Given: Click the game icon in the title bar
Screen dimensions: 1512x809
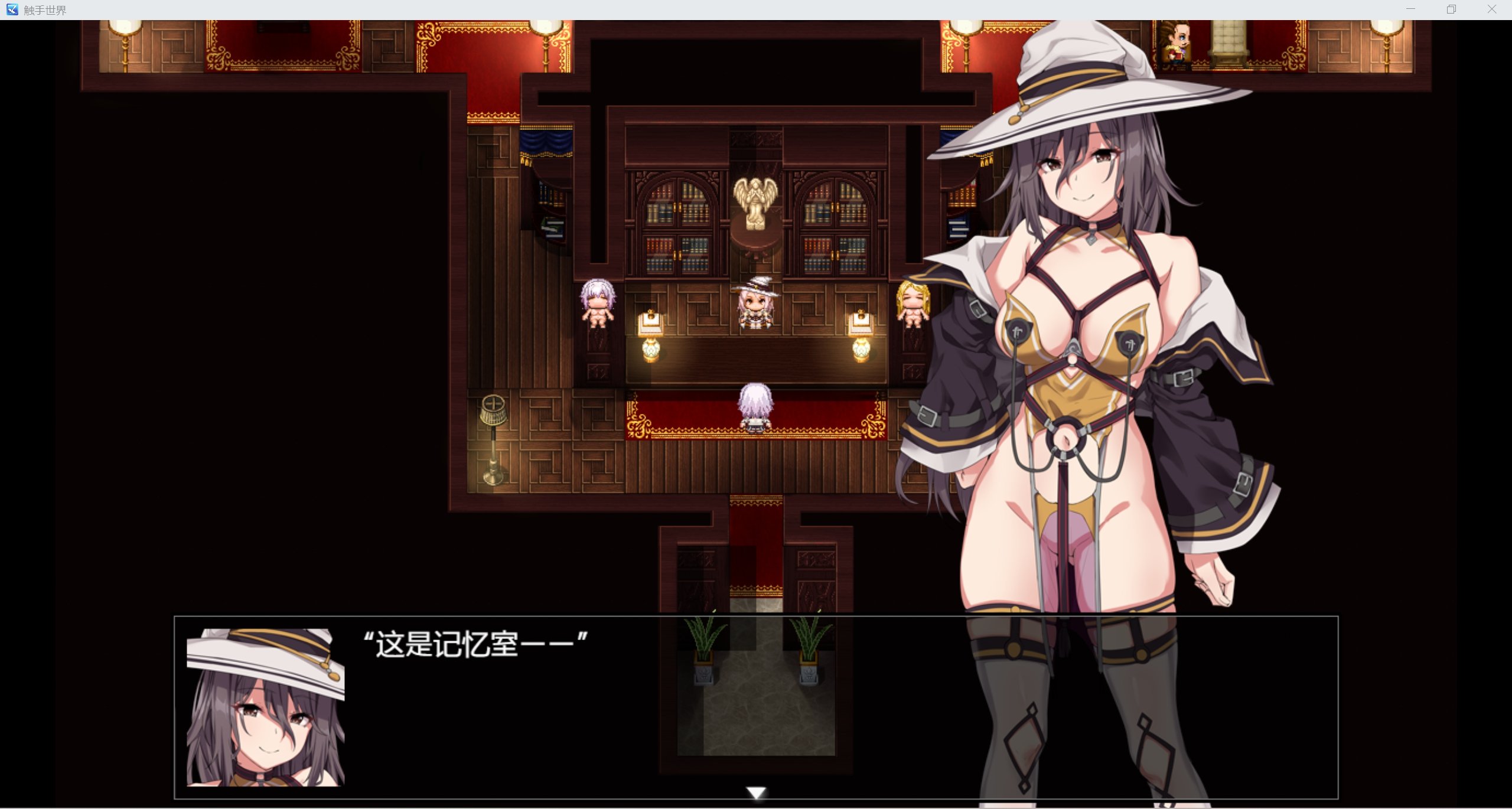Looking at the screenshot, I should 12,9.
